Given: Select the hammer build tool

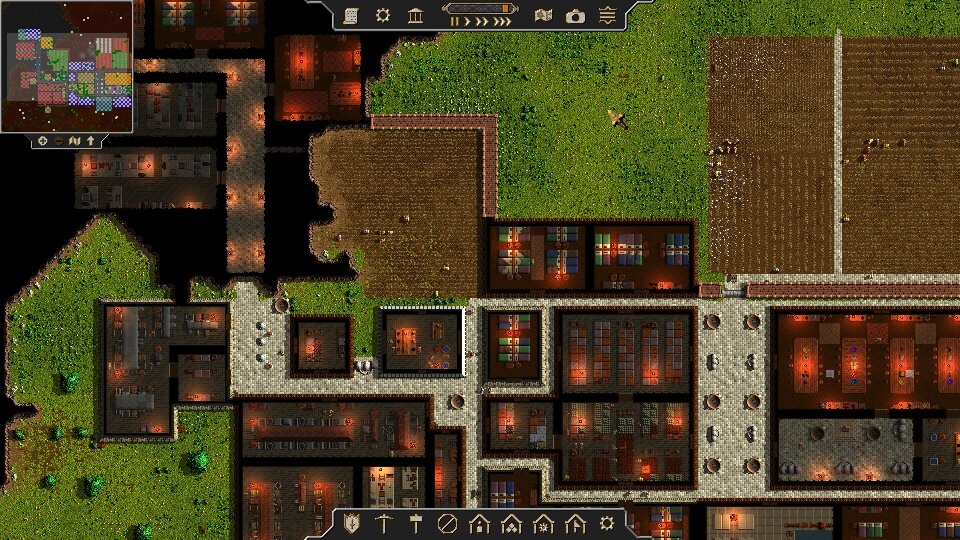Looking at the screenshot, I should pyautogui.click(x=415, y=523).
